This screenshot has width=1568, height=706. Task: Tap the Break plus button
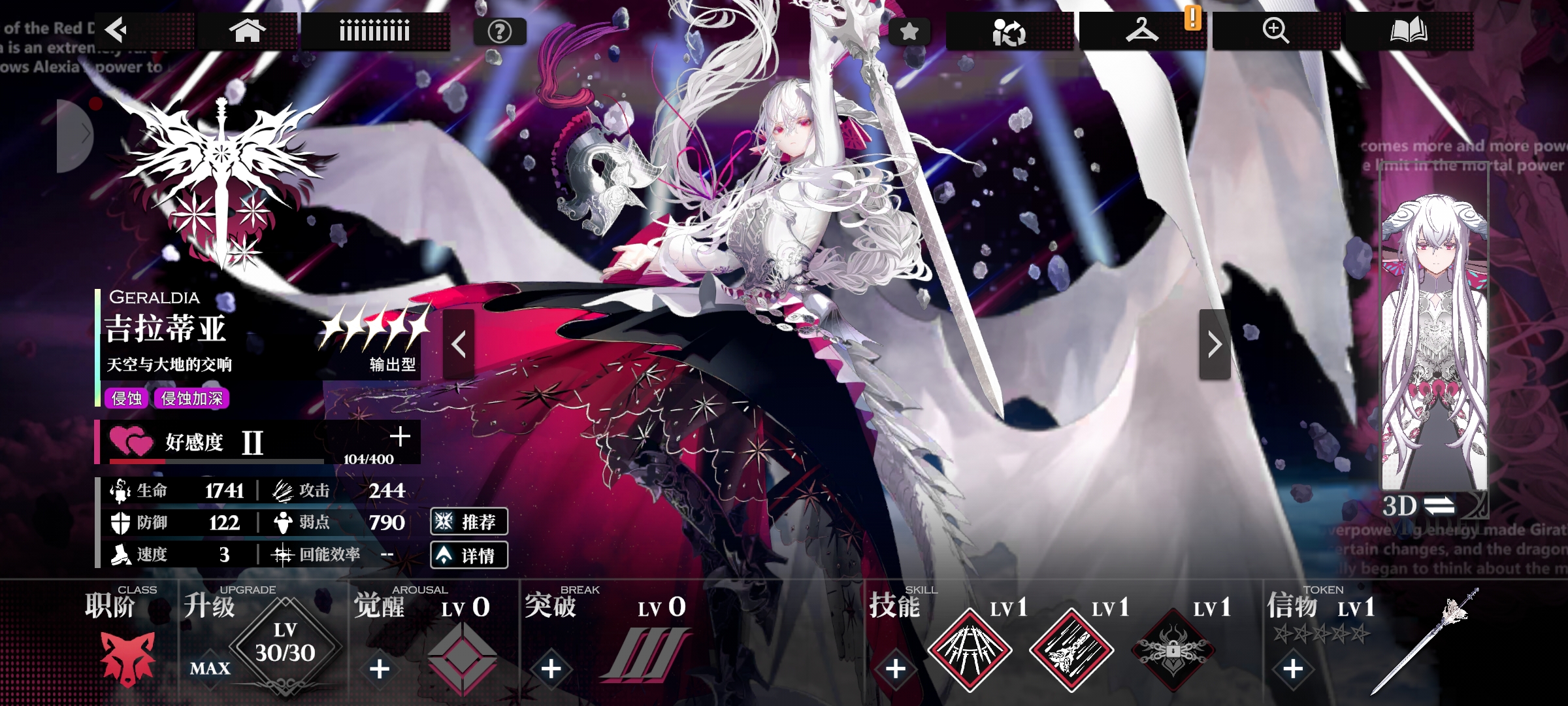[551, 668]
